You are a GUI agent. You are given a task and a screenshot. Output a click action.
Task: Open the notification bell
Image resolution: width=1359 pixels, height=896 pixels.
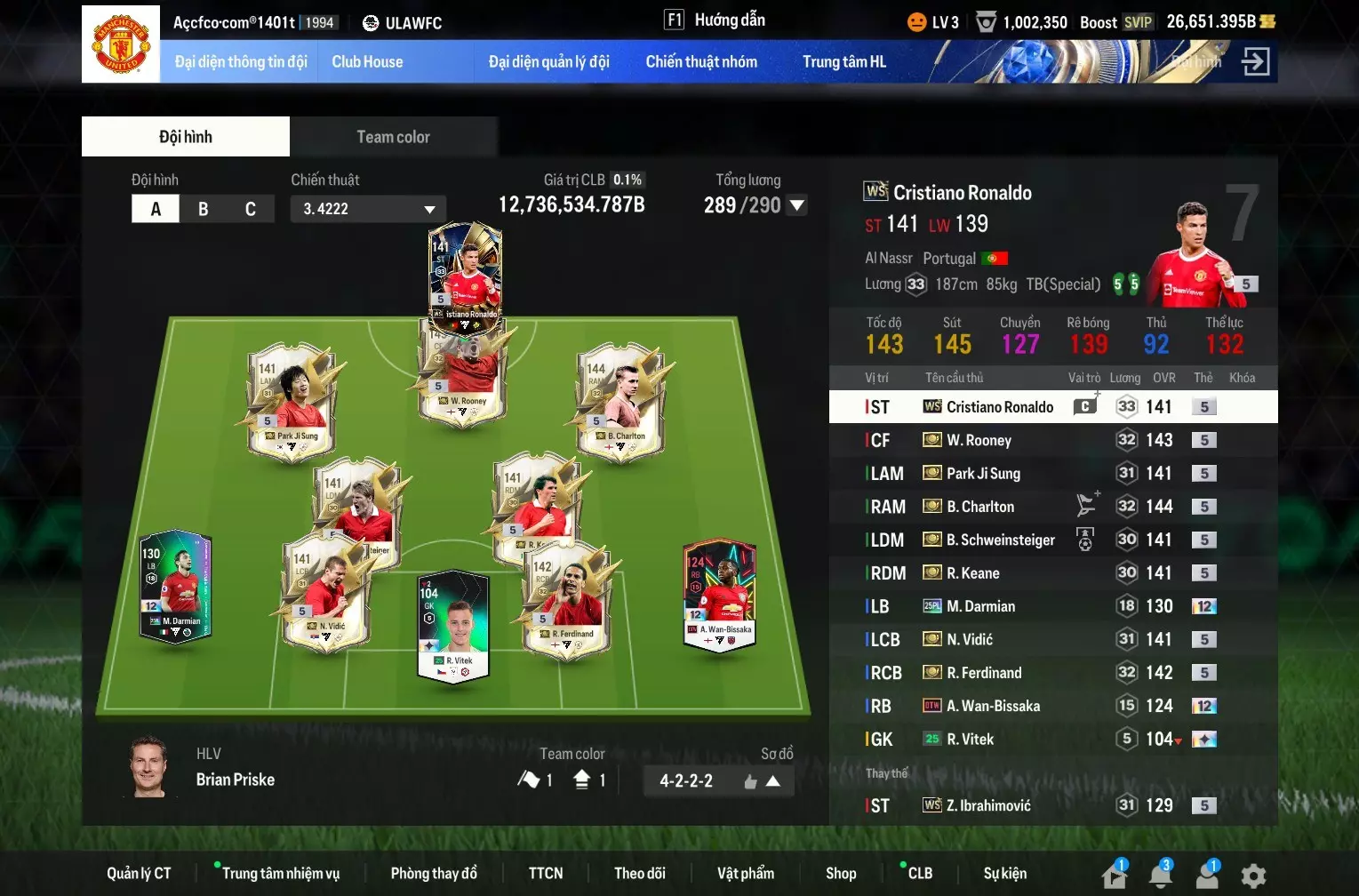point(1161,876)
